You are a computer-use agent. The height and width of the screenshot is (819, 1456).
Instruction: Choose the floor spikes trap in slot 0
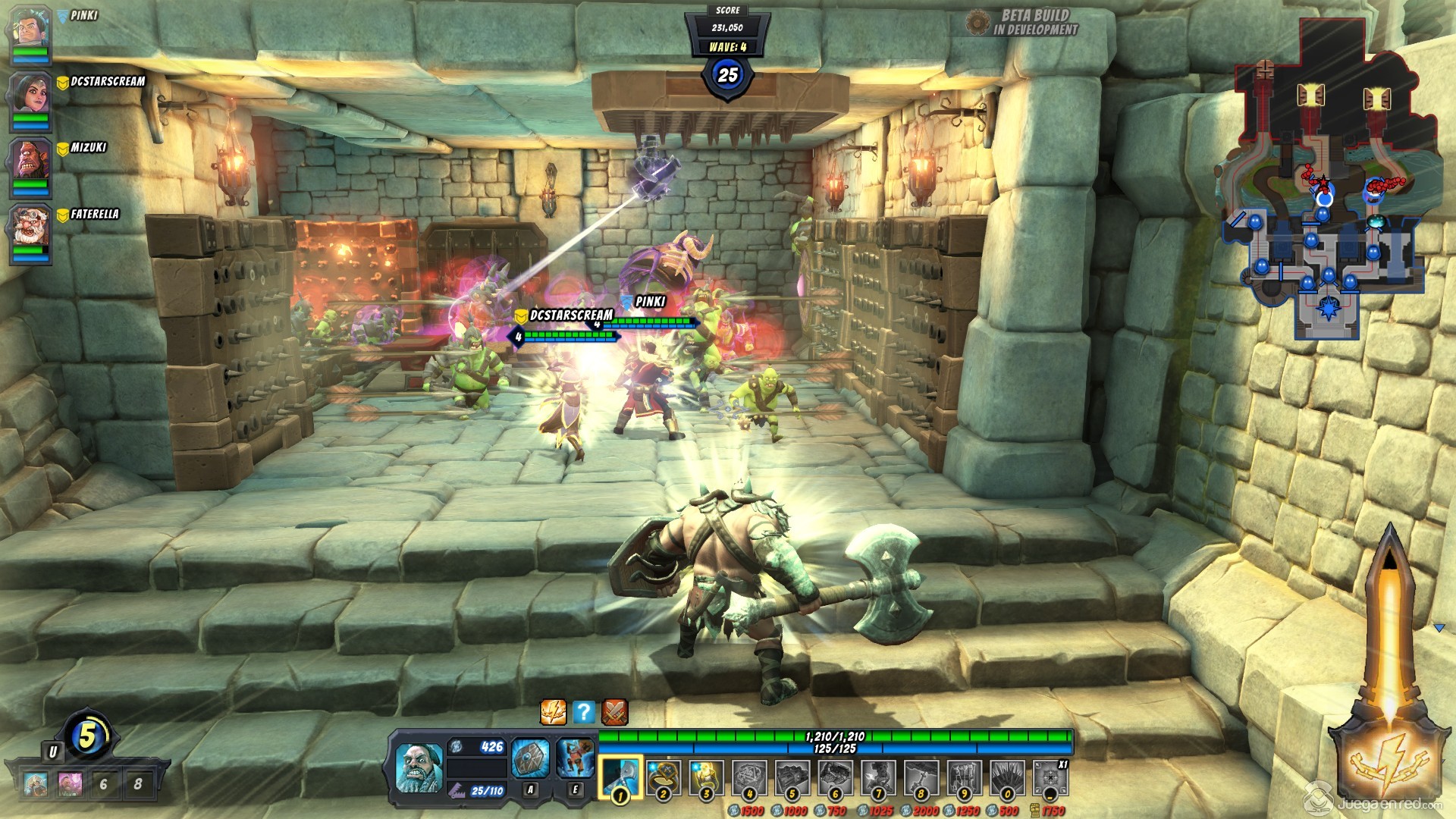coord(1007,776)
